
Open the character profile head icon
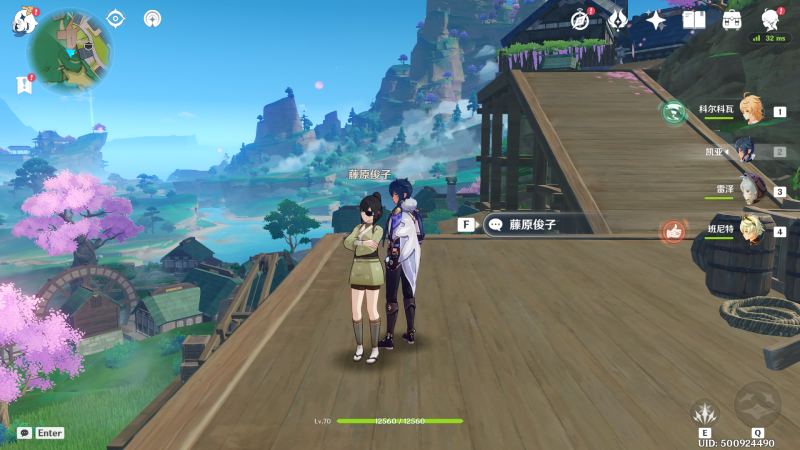click(771, 20)
